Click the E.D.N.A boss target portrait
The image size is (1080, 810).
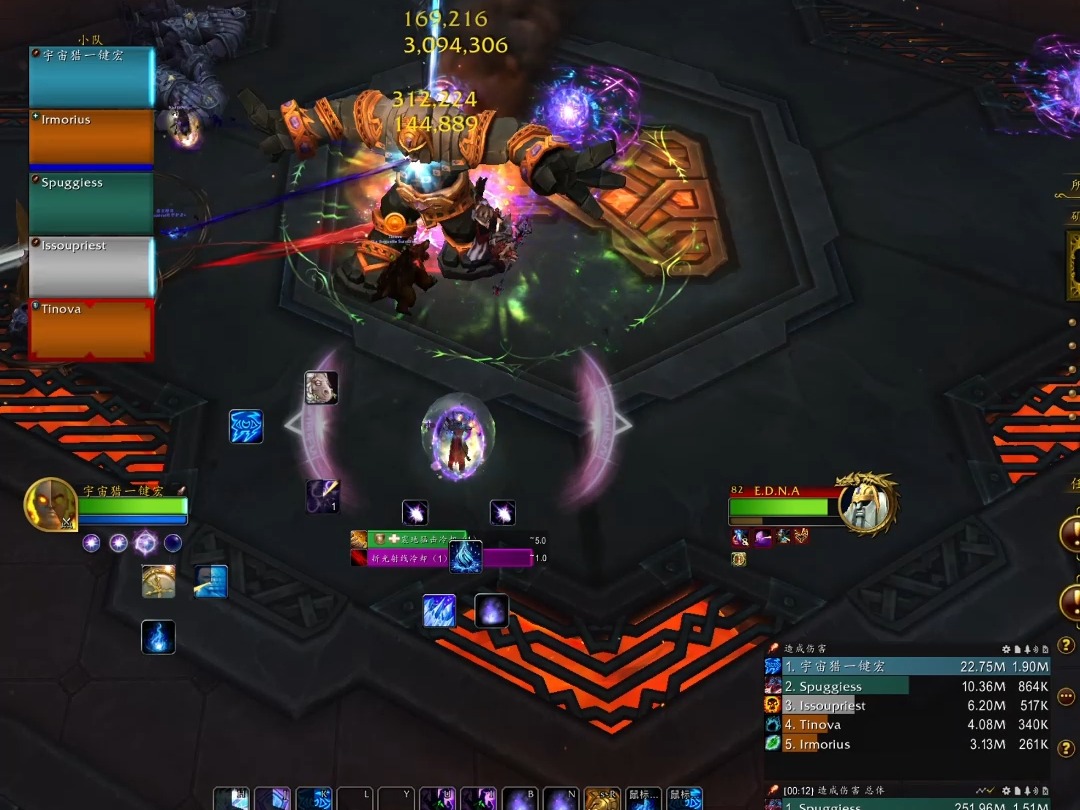point(867,505)
